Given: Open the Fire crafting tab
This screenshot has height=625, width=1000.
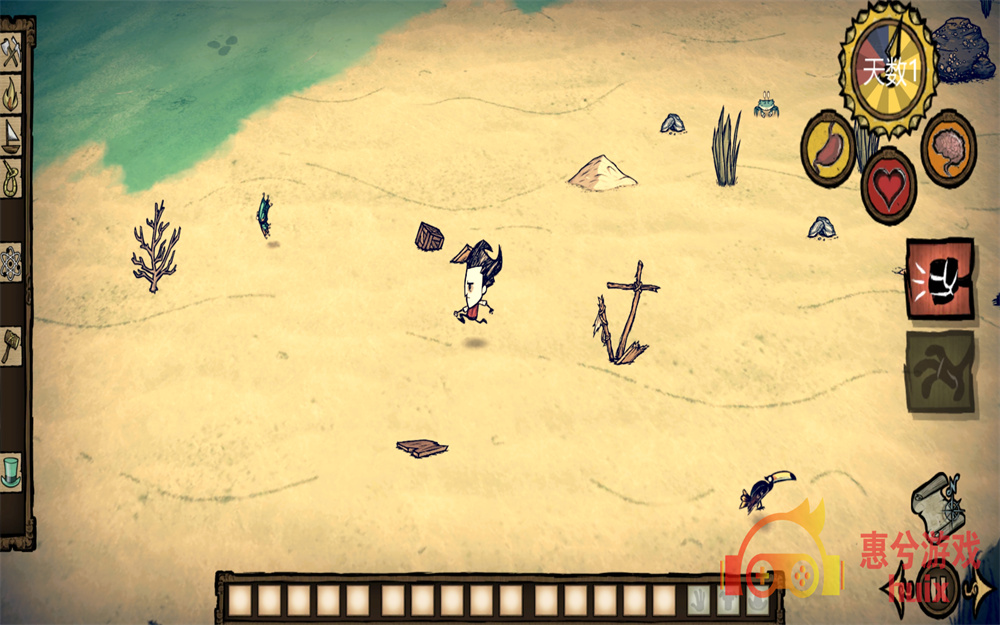Looking at the screenshot, I should (11, 94).
